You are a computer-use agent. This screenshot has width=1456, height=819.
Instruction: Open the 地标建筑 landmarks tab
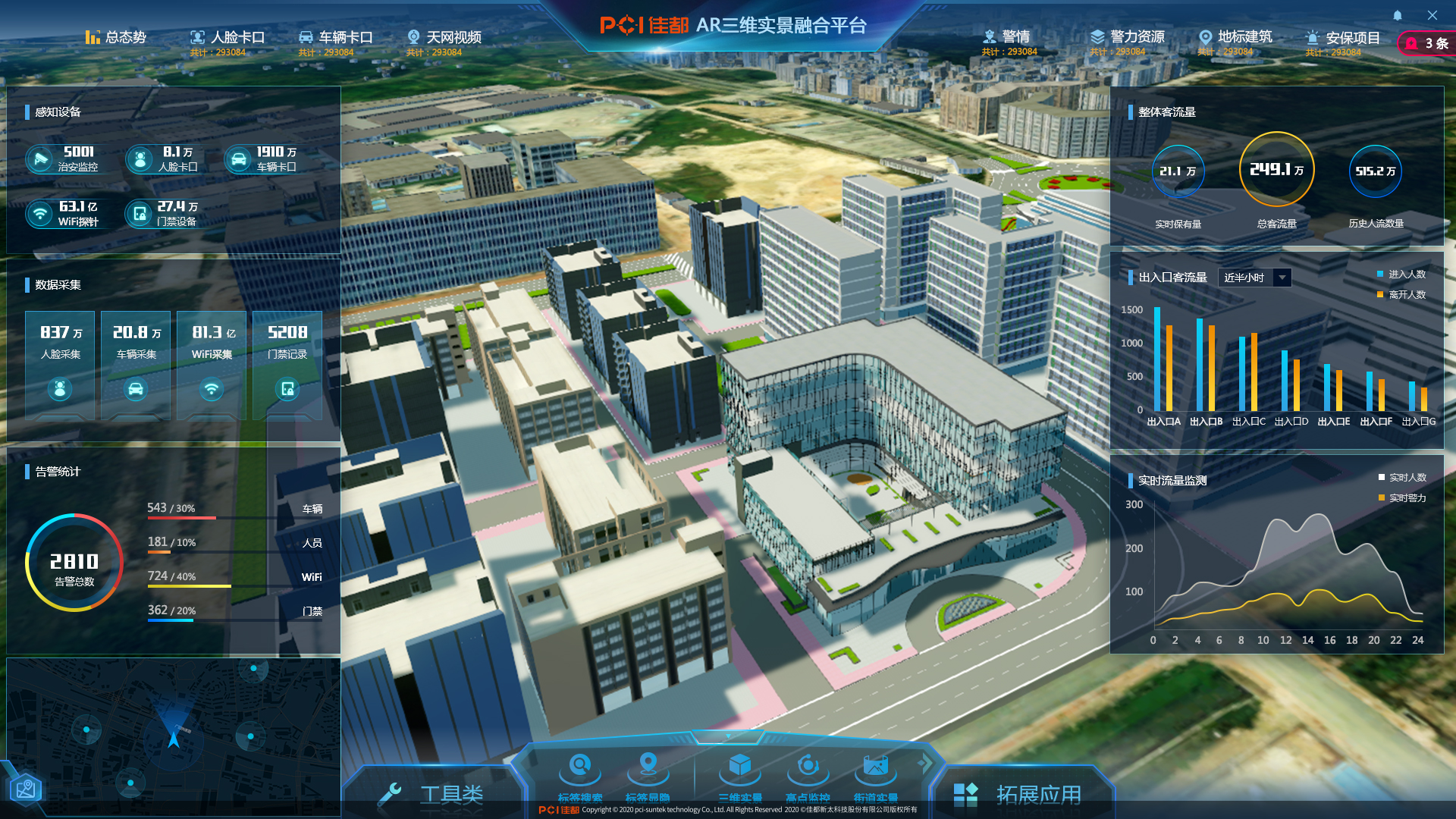[x=1235, y=37]
